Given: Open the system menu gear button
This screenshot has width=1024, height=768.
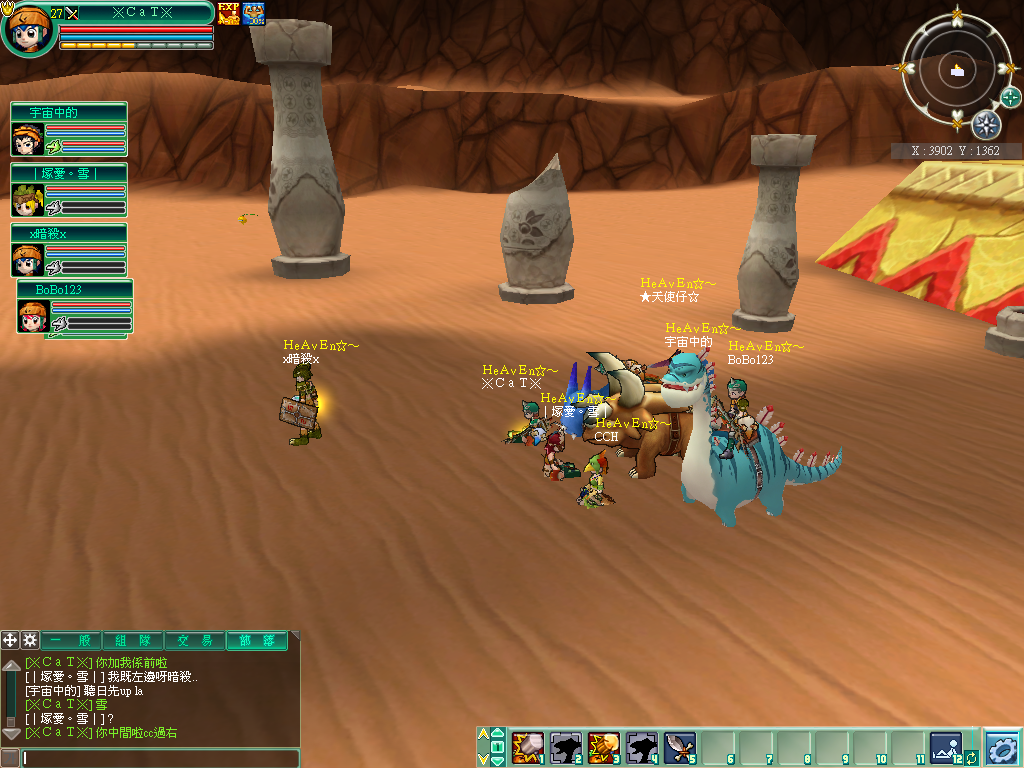Looking at the screenshot, I should tap(1002, 747).
